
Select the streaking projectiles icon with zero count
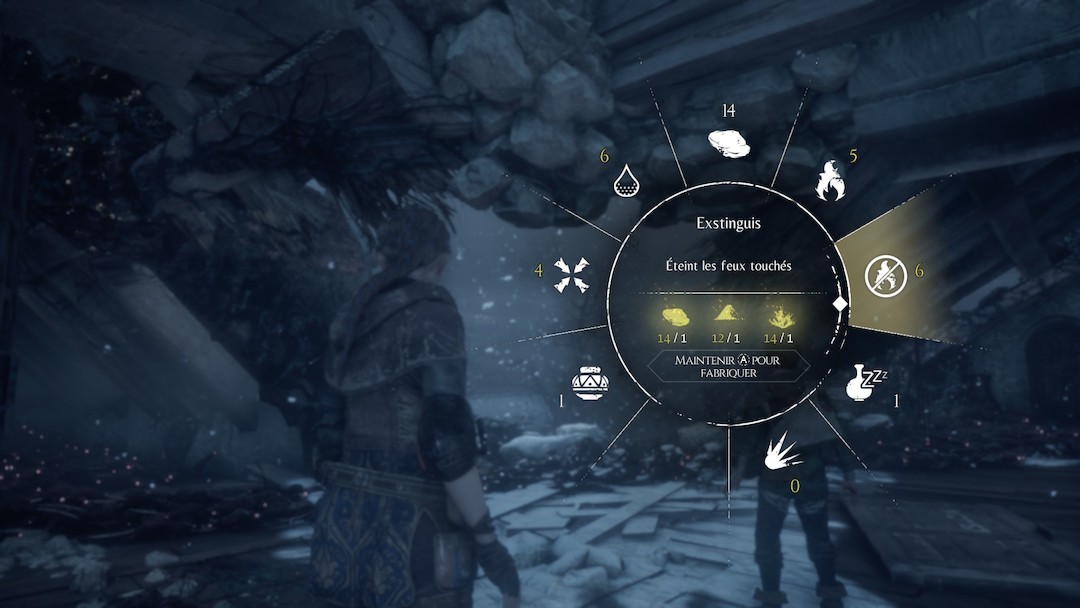(x=784, y=455)
